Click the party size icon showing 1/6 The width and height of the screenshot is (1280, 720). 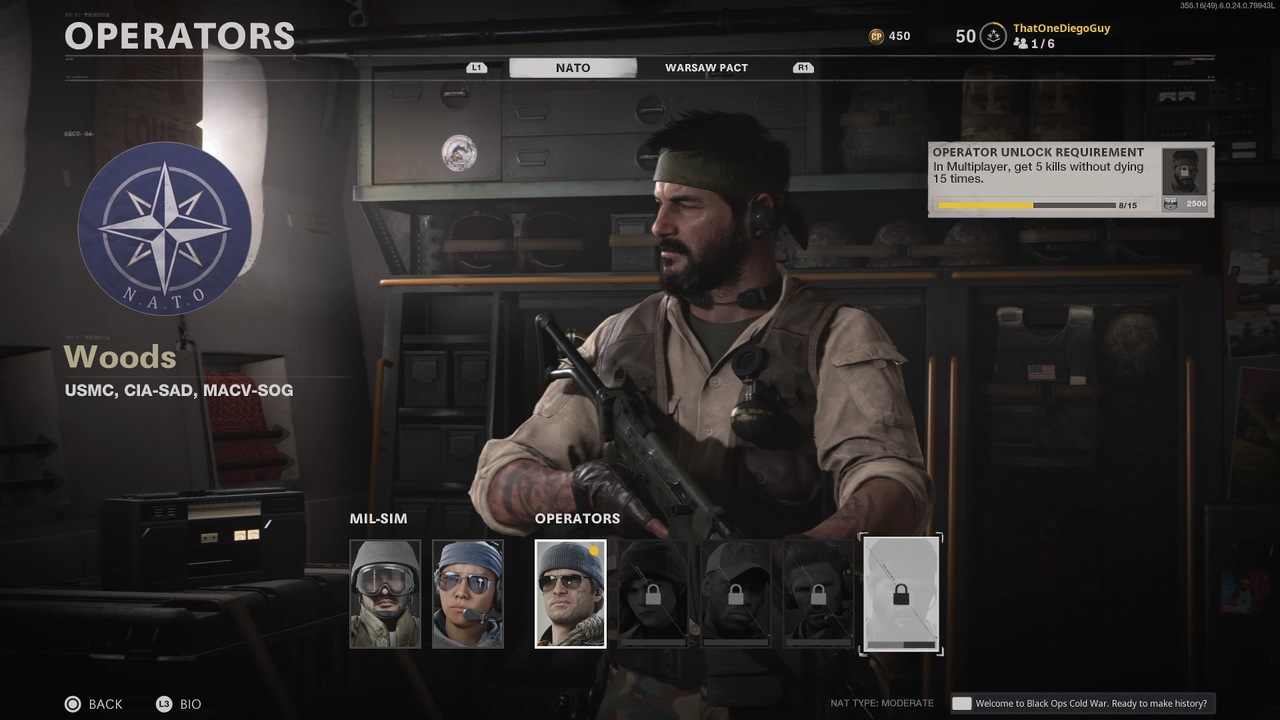tap(1021, 44)
